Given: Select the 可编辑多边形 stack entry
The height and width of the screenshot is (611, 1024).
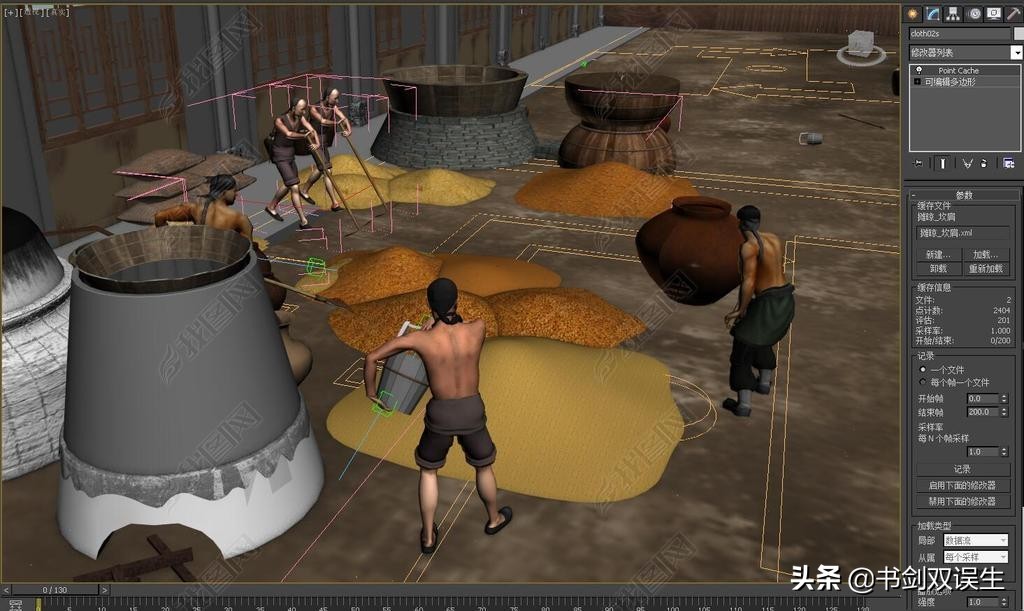Looking at the screenshot, I should click(x=949, y=82).
